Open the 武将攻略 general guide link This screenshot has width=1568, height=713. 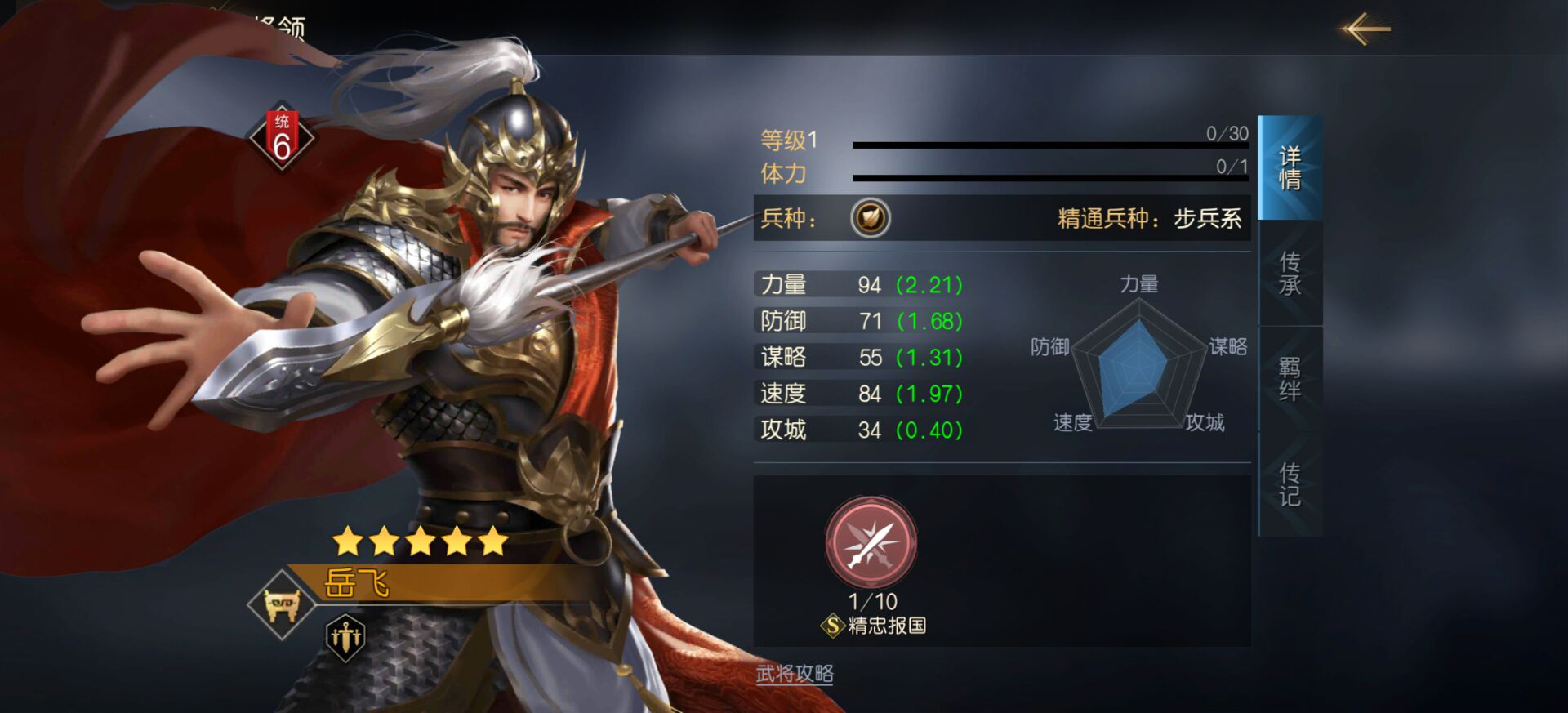click(795, 674)
